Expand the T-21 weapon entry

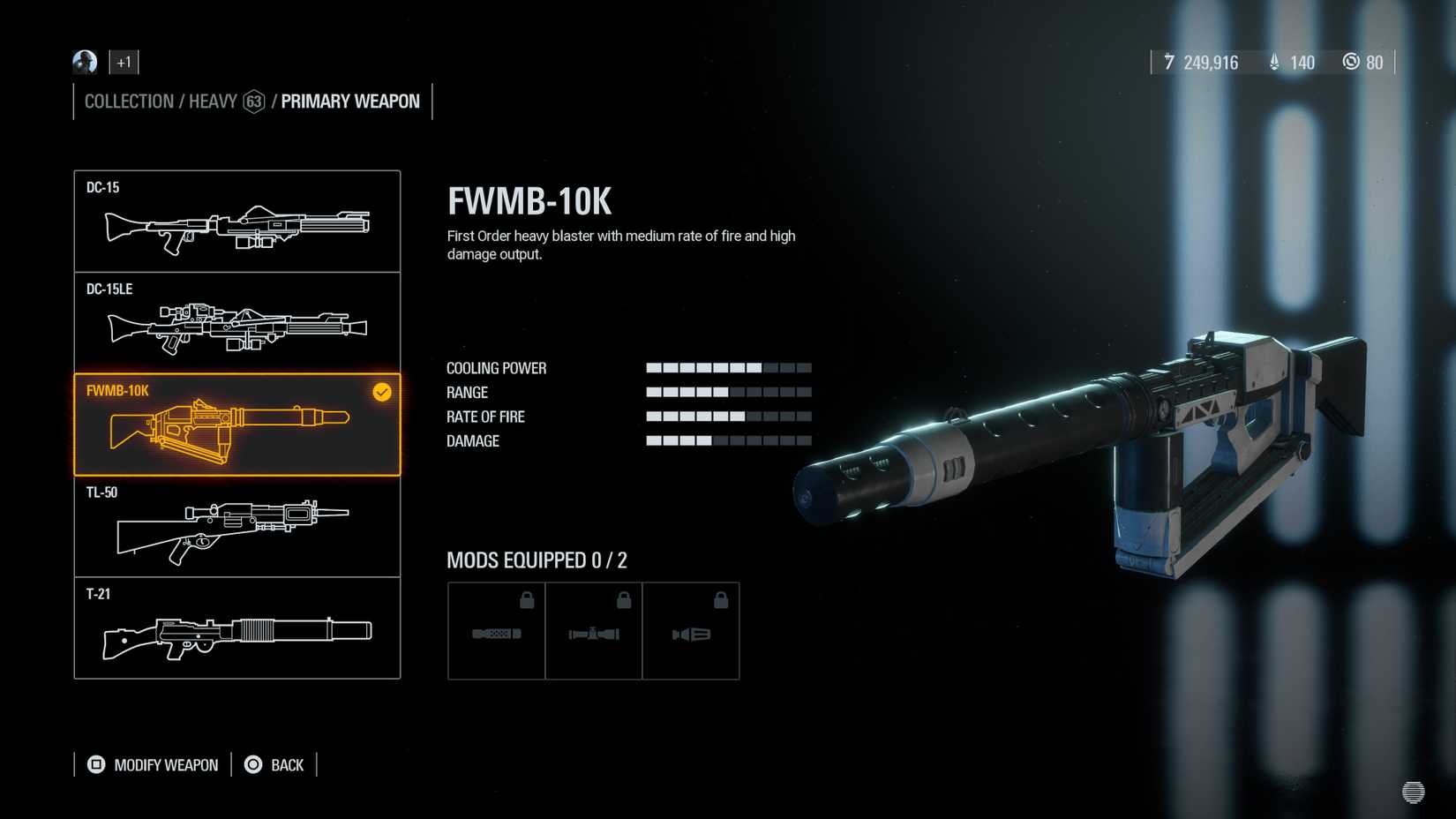pos(236,629)
